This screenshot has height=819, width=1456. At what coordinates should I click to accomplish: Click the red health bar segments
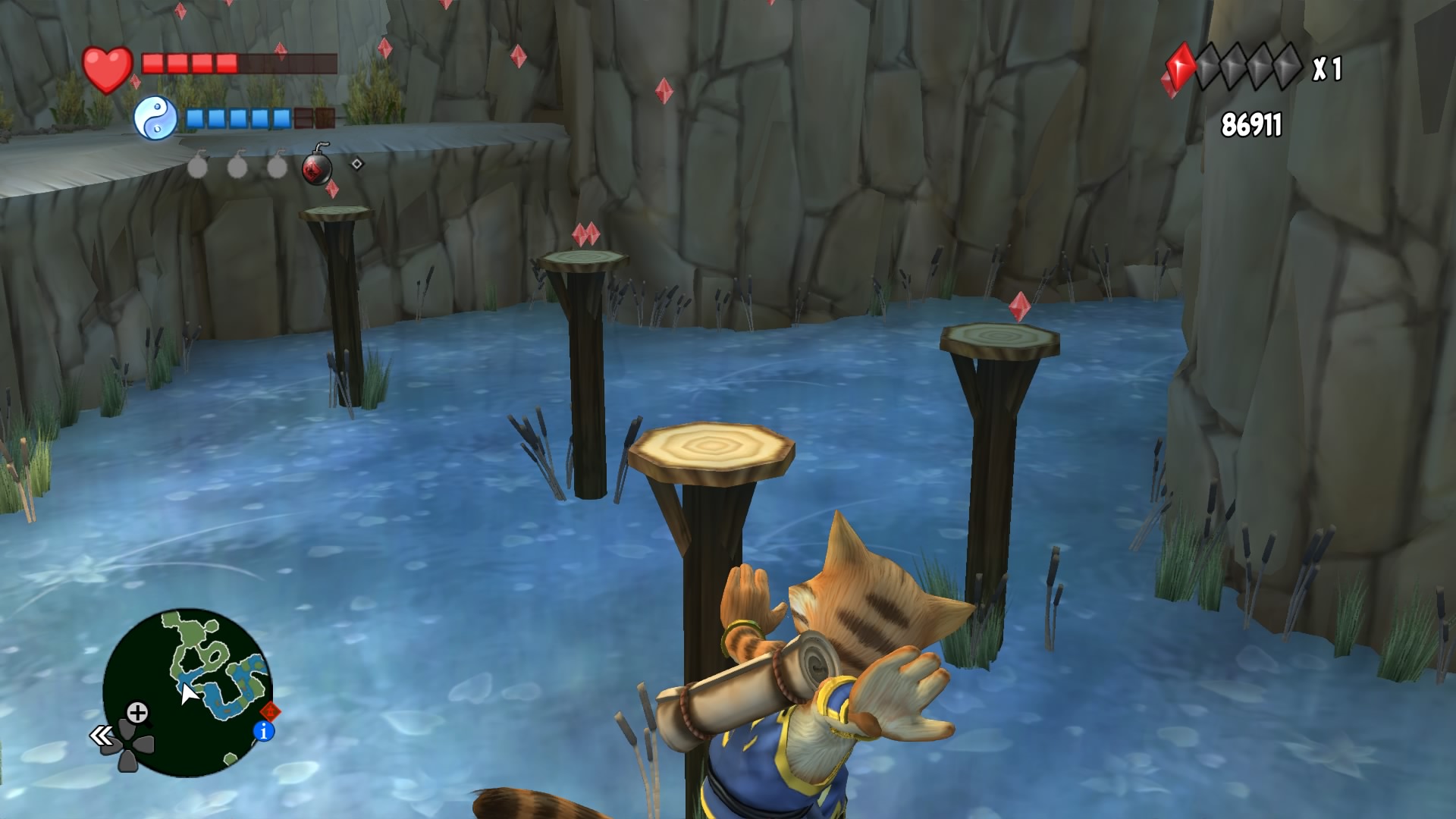[x=190, y=64]
